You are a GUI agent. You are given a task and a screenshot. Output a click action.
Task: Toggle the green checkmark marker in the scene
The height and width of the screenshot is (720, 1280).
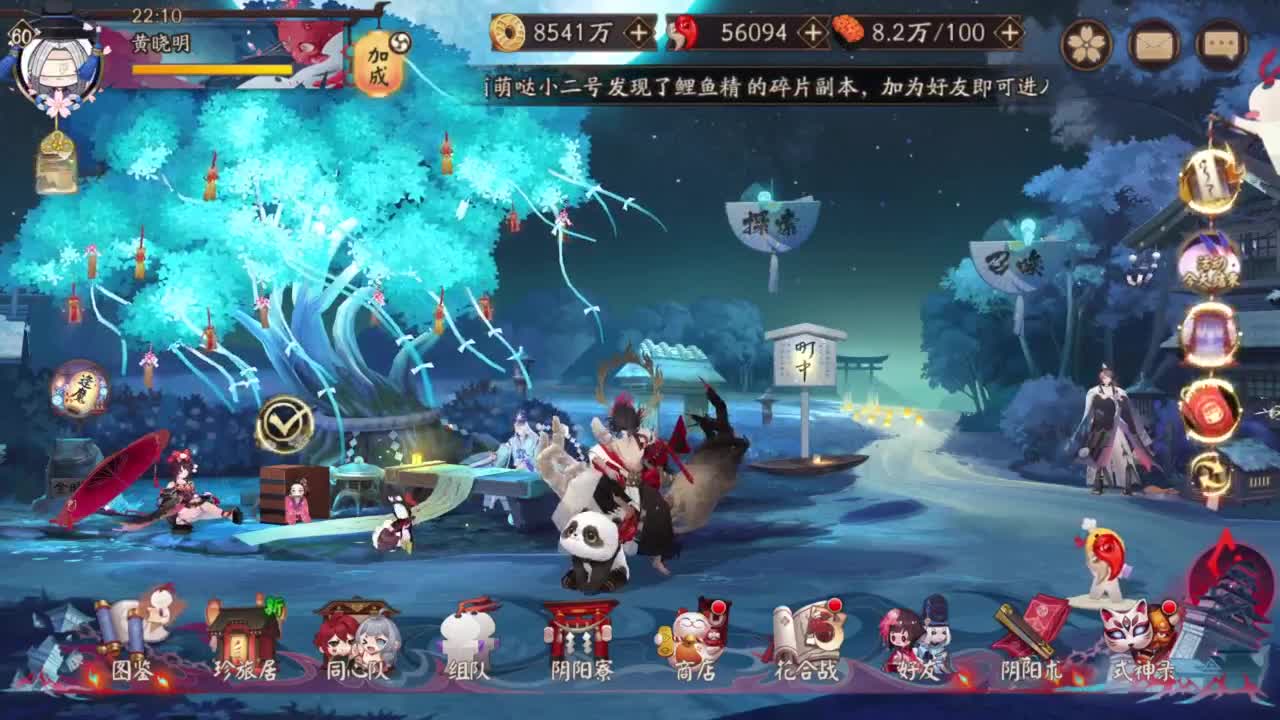286,424
